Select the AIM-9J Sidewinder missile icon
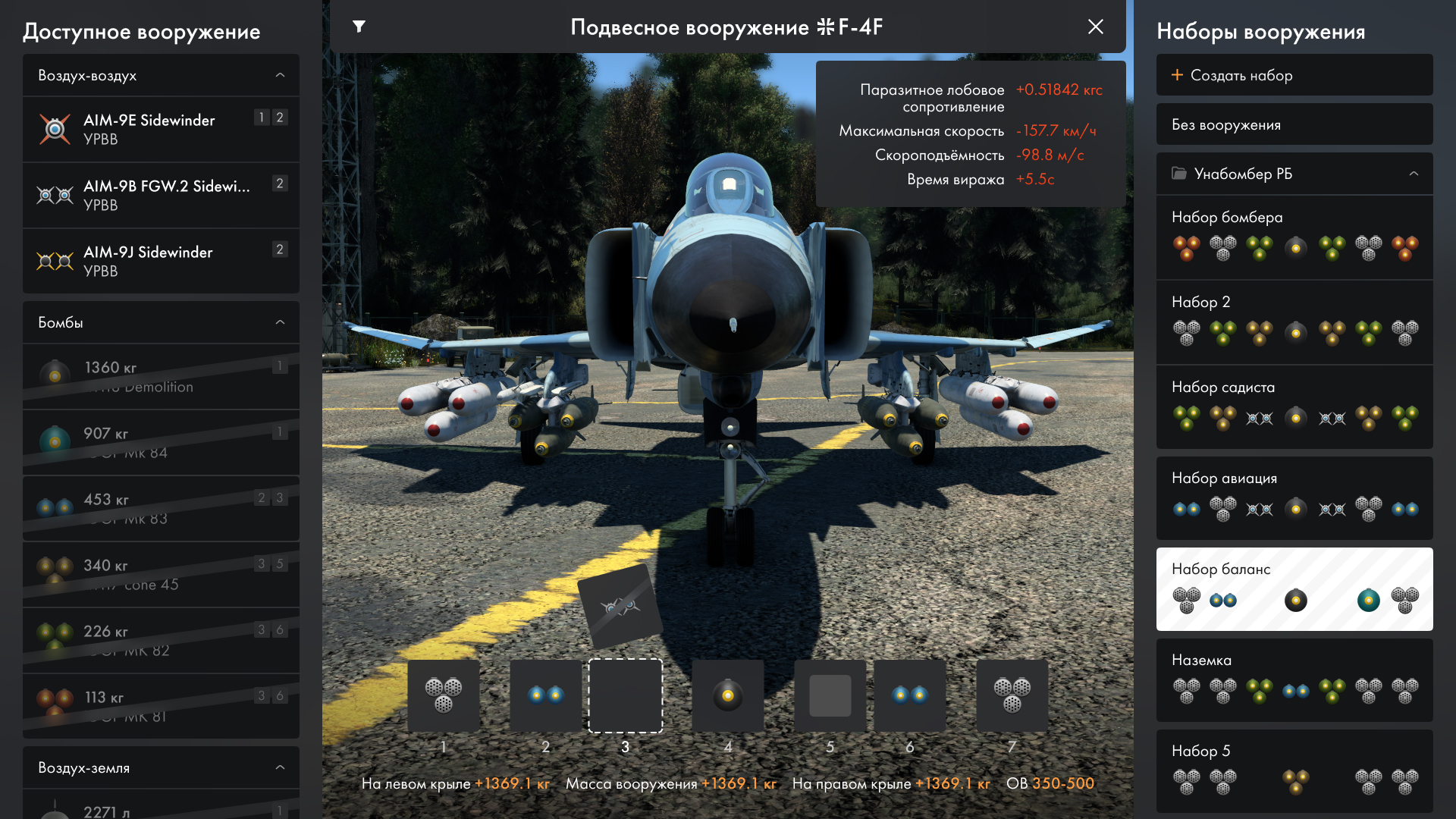 (x=55, y=261)
